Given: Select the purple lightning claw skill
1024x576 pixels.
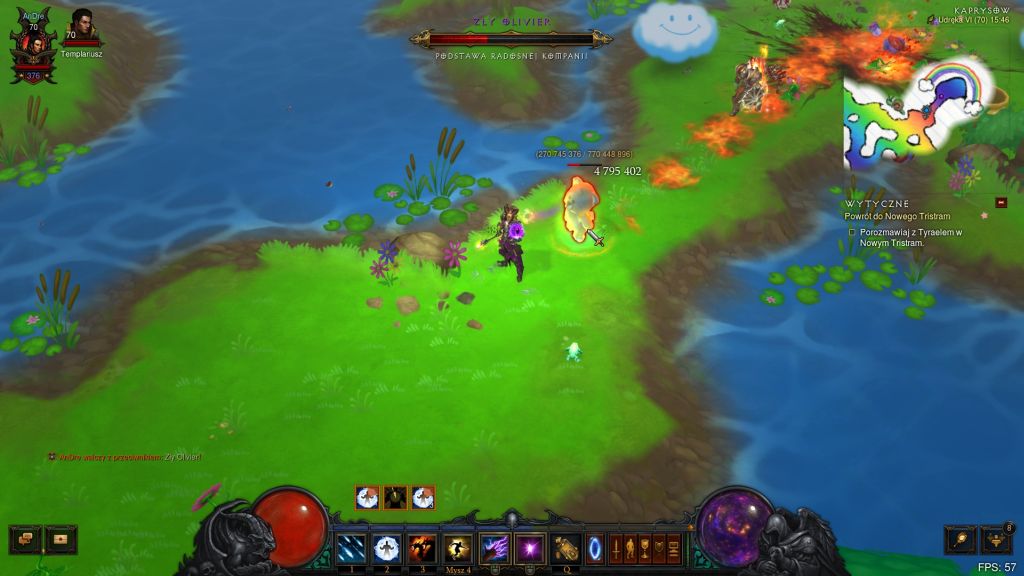Looking at the screenshot, I should coord(495,548).
